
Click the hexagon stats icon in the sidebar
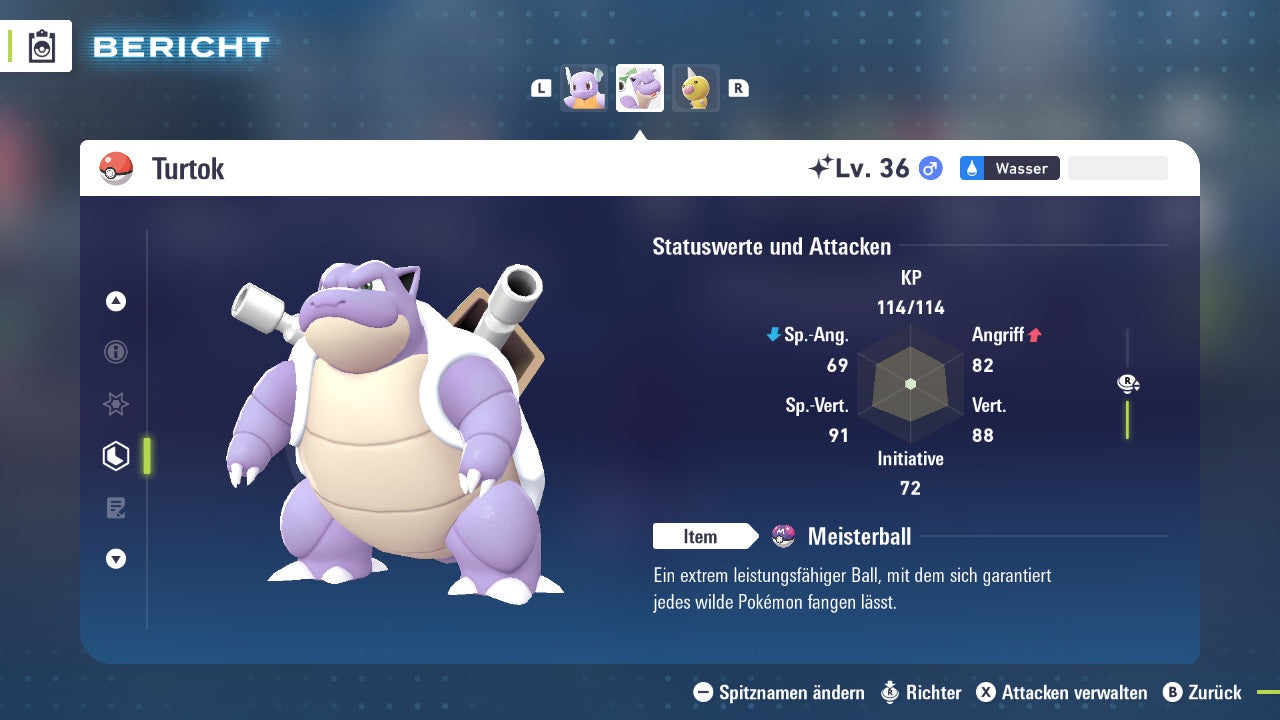(x=115, y=455)
